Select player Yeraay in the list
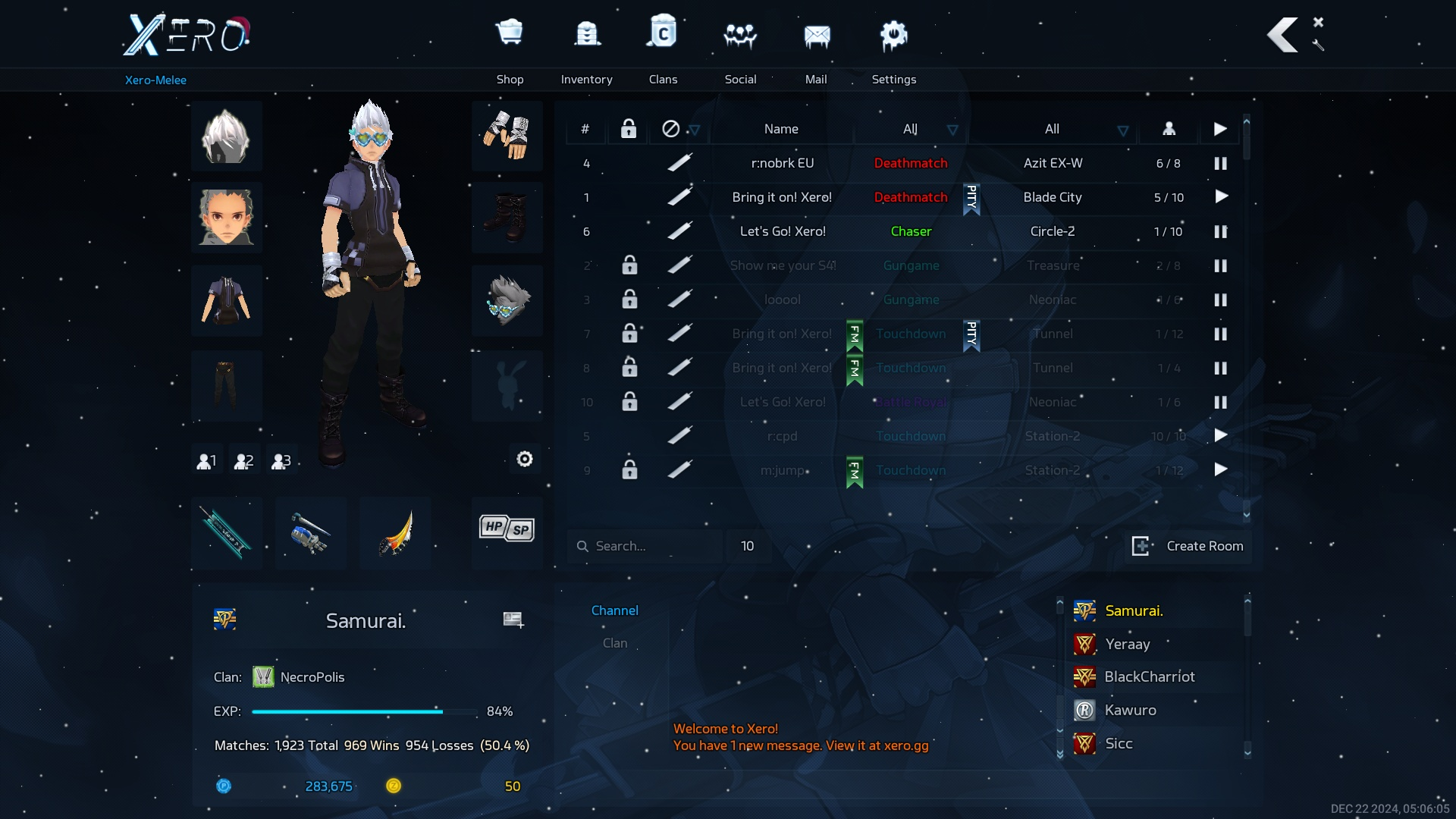The height and width of the screenshot is (819, 1456). (x=1127, y=644)
